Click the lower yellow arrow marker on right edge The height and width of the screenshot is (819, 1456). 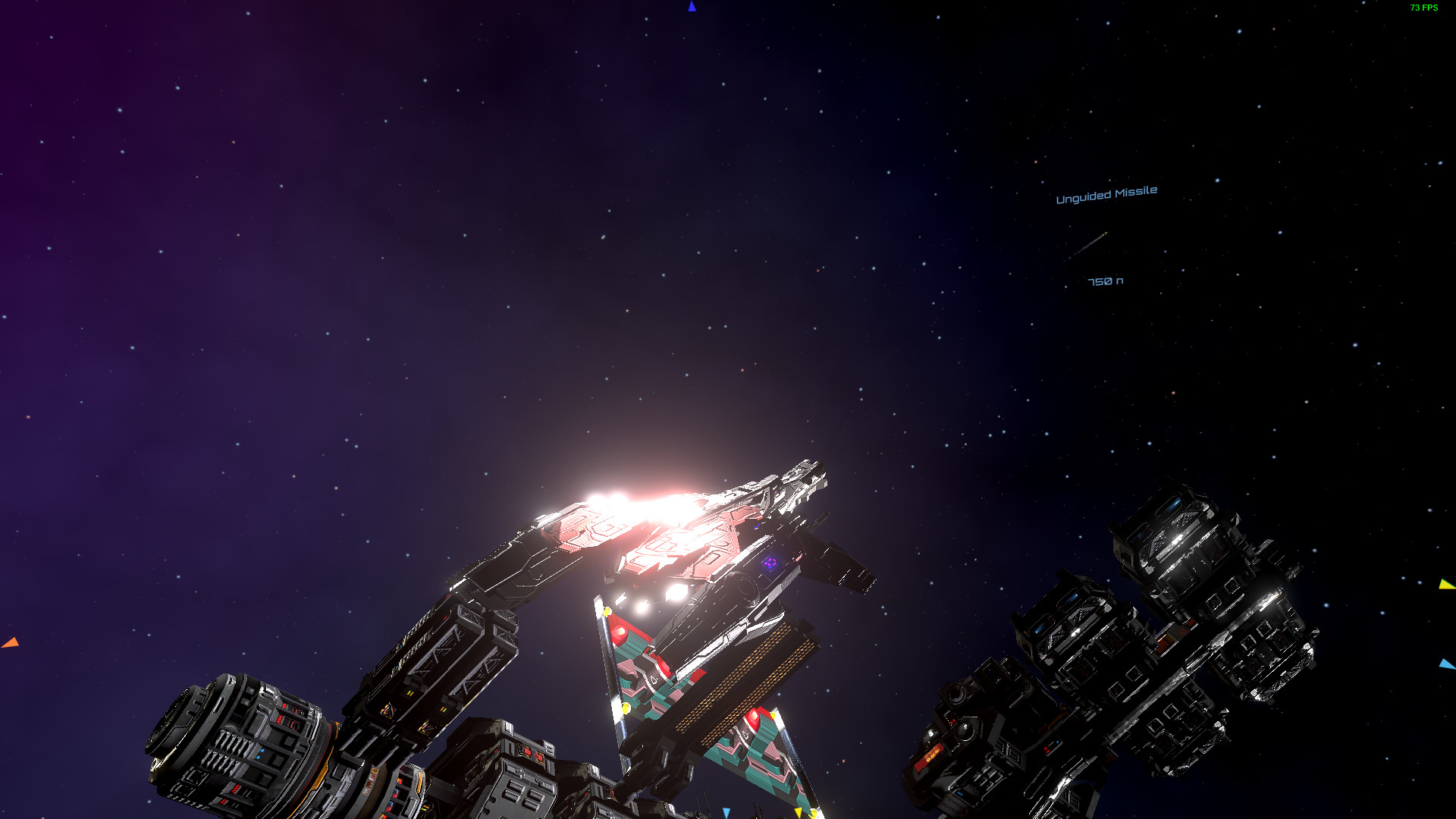point(1447,664)
